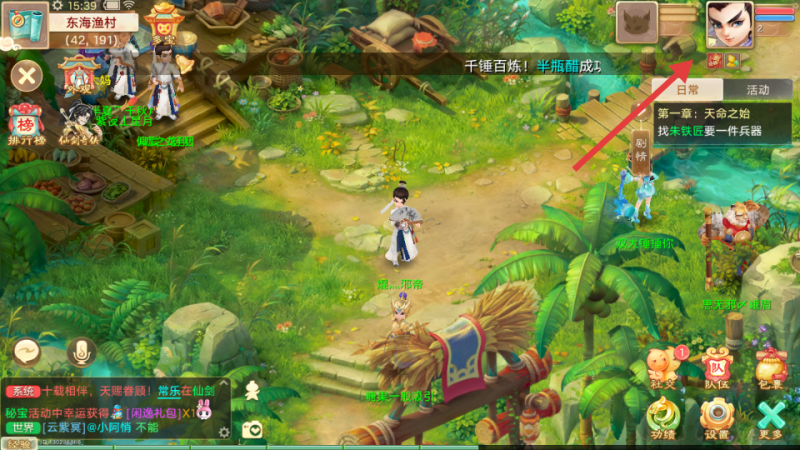Open the 社交 social menu
The height and width of the screenshot is (450, 800).
(x=662, y=365)
